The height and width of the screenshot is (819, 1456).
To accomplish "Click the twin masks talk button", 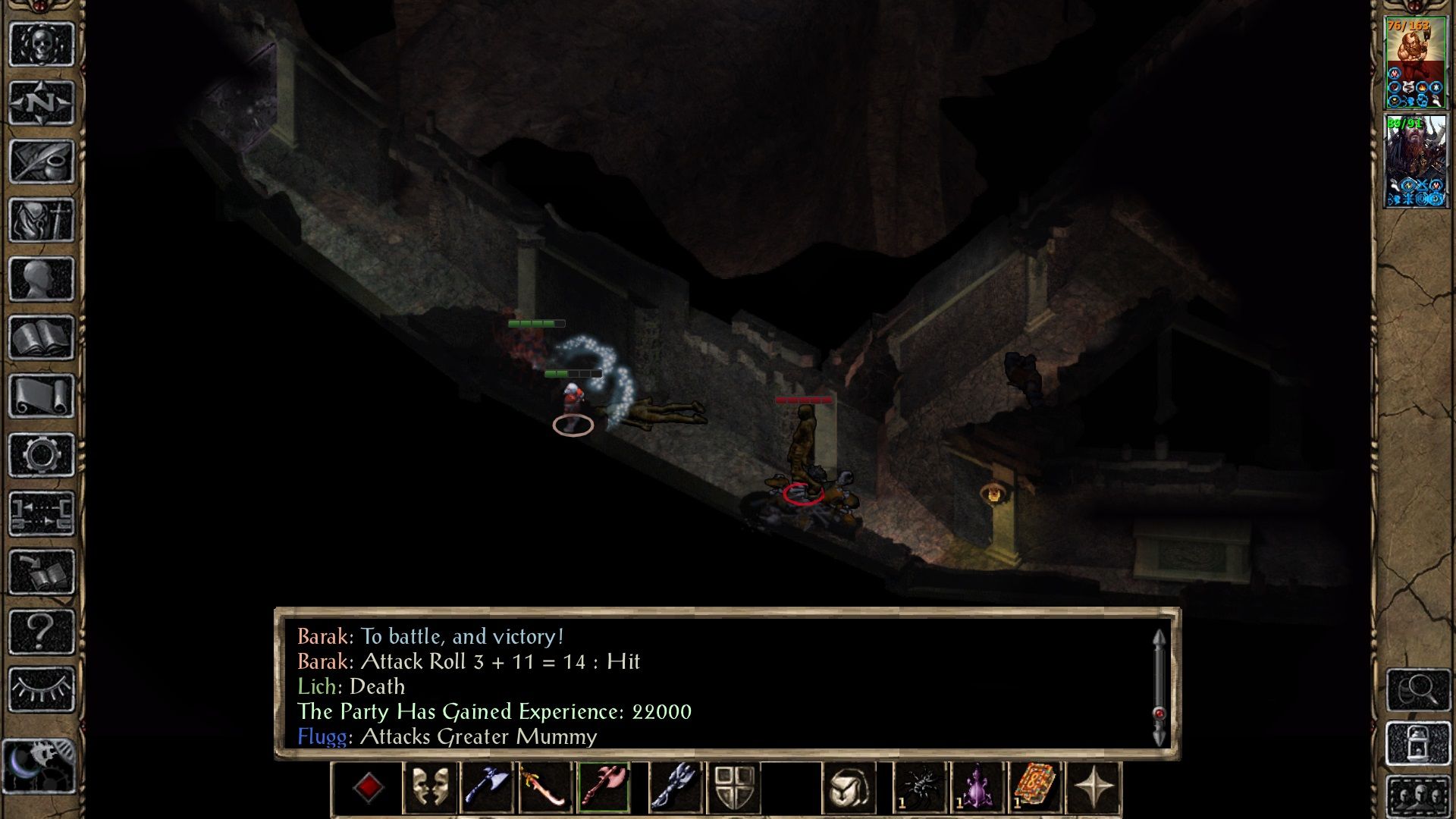I will coord(430,787).
